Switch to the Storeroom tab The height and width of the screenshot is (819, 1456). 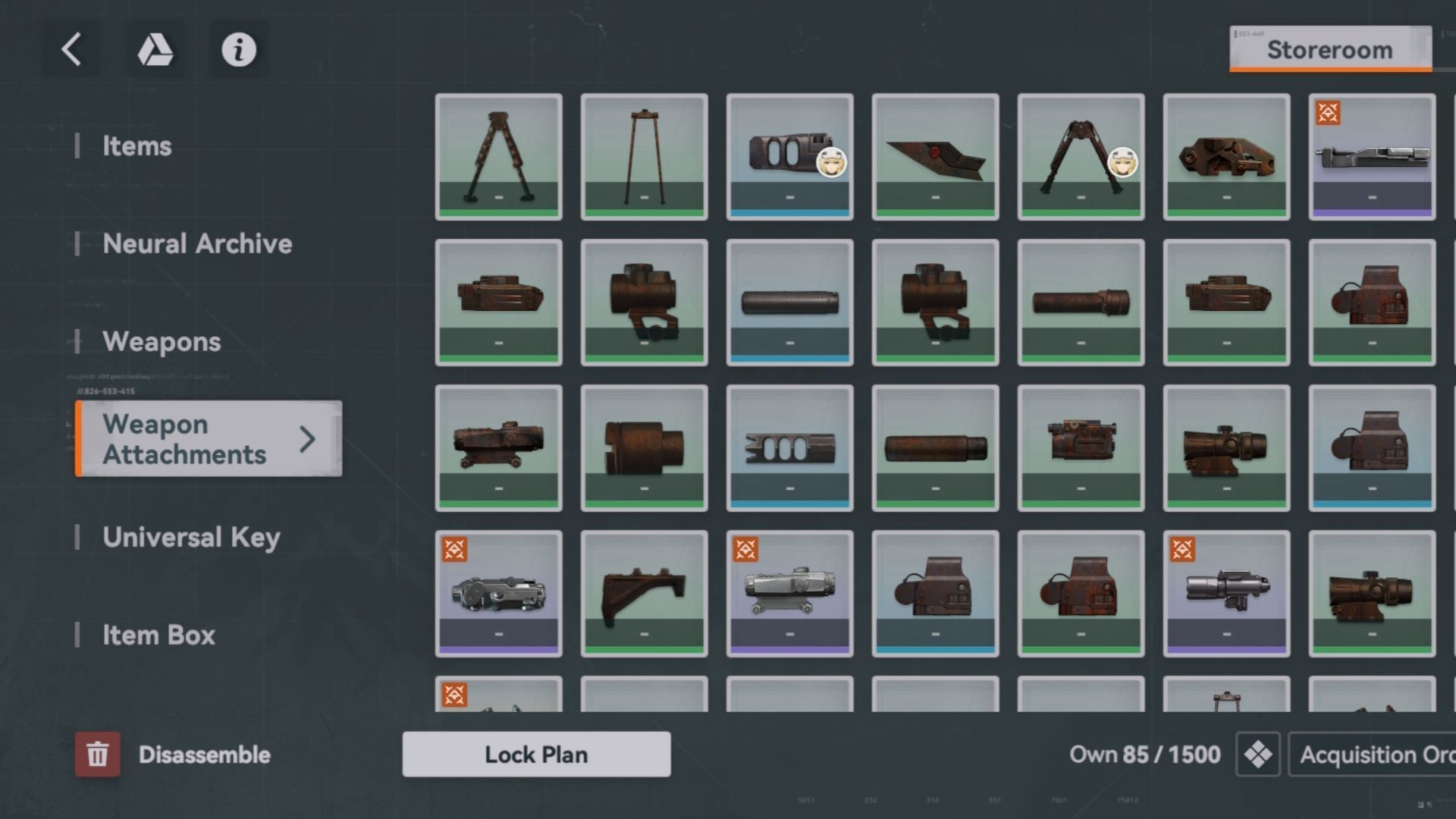click(1329, 49)
